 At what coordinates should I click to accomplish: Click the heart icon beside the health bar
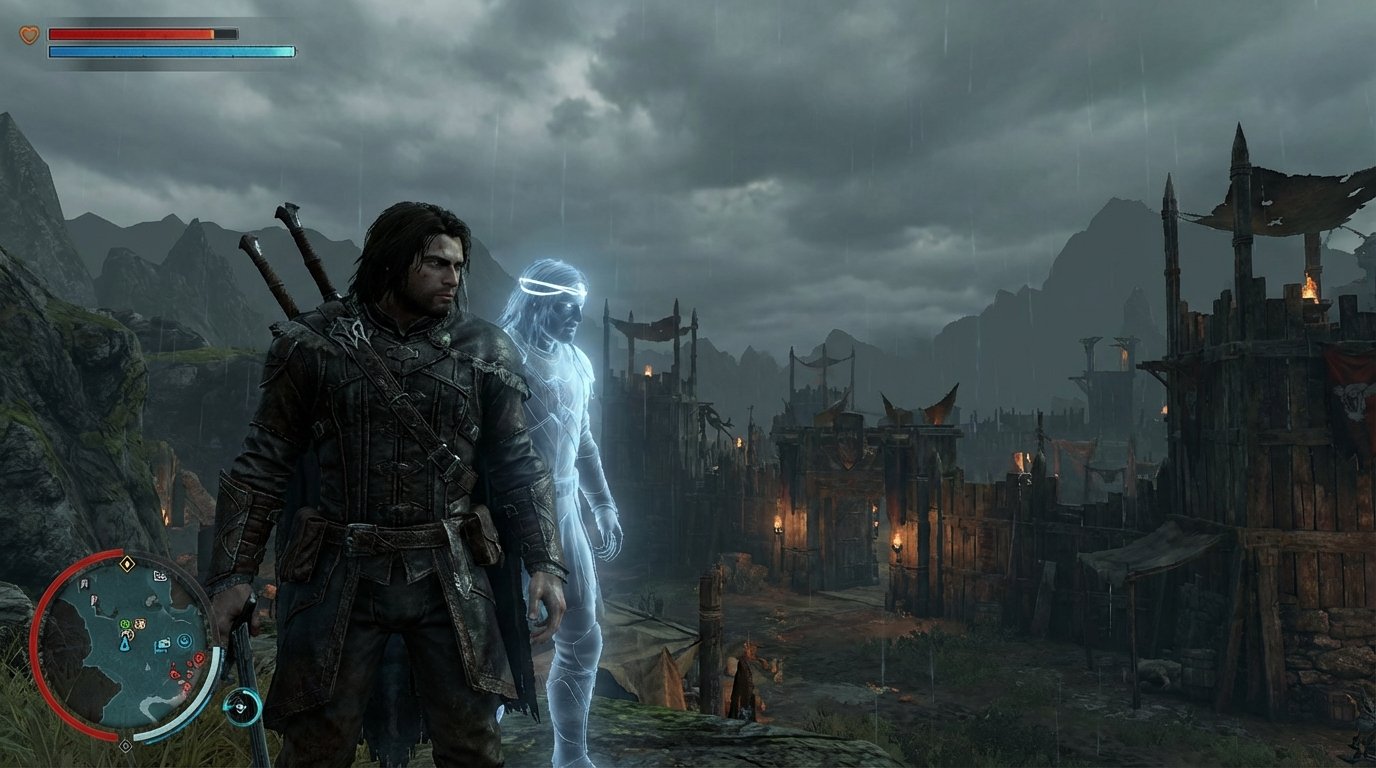(27, 33)
